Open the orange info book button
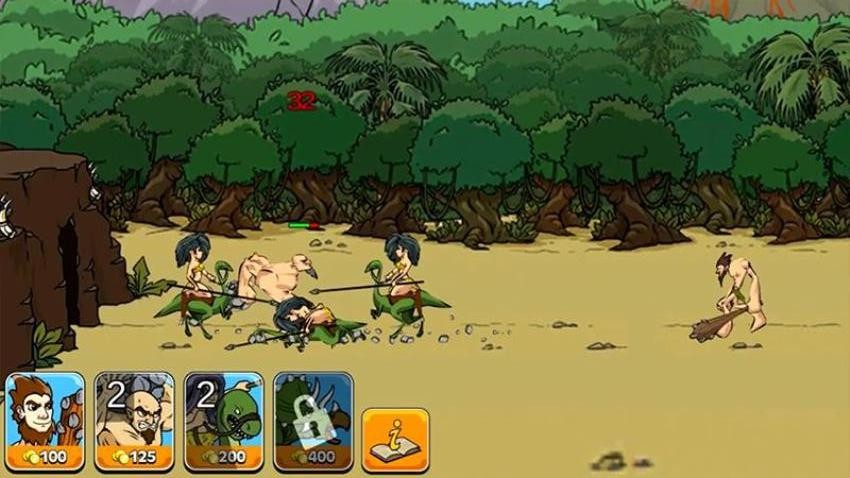 395,438
